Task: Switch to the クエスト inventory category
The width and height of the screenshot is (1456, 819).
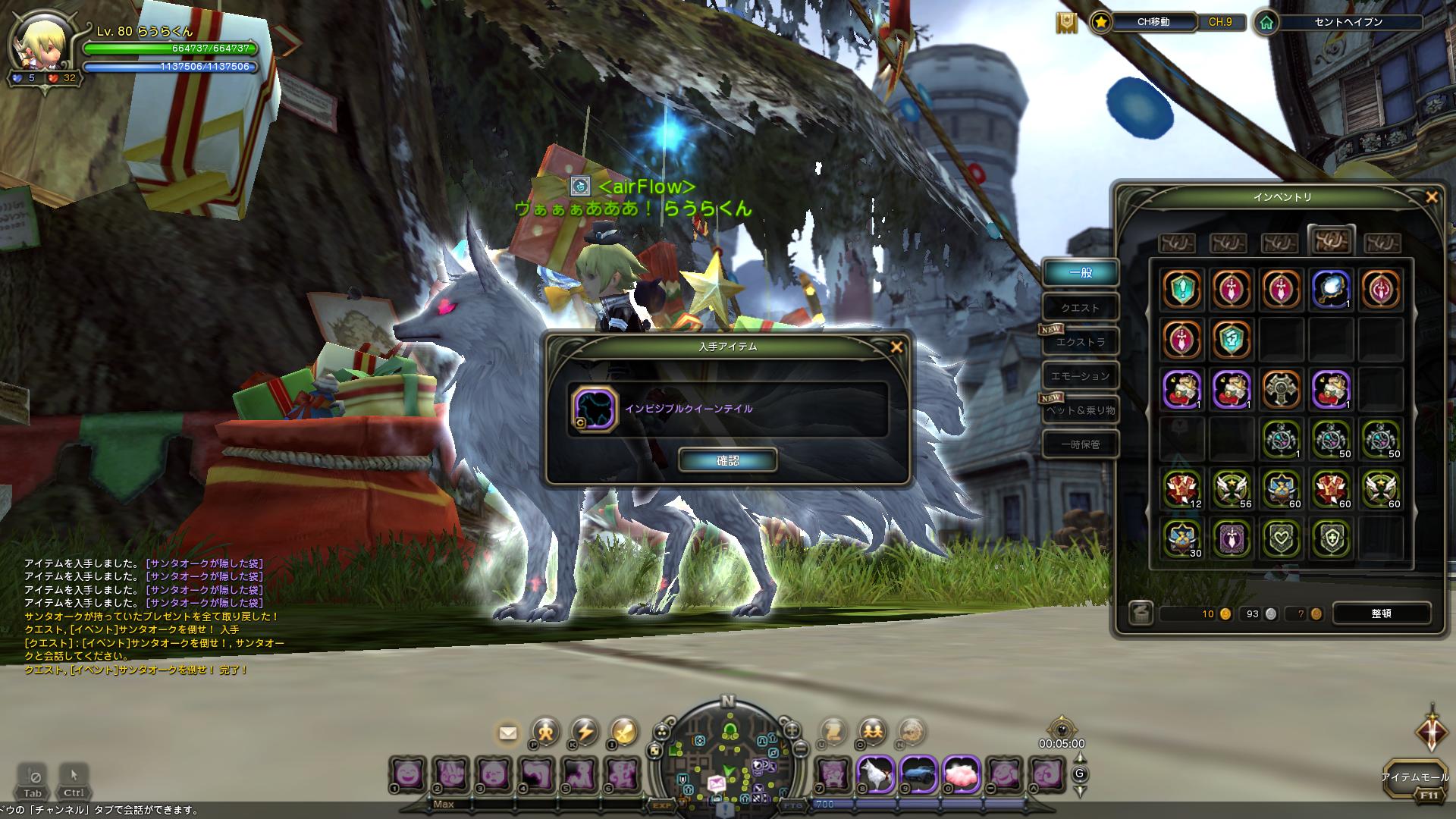Action: pyautogui.click(x=1080, y=308)
